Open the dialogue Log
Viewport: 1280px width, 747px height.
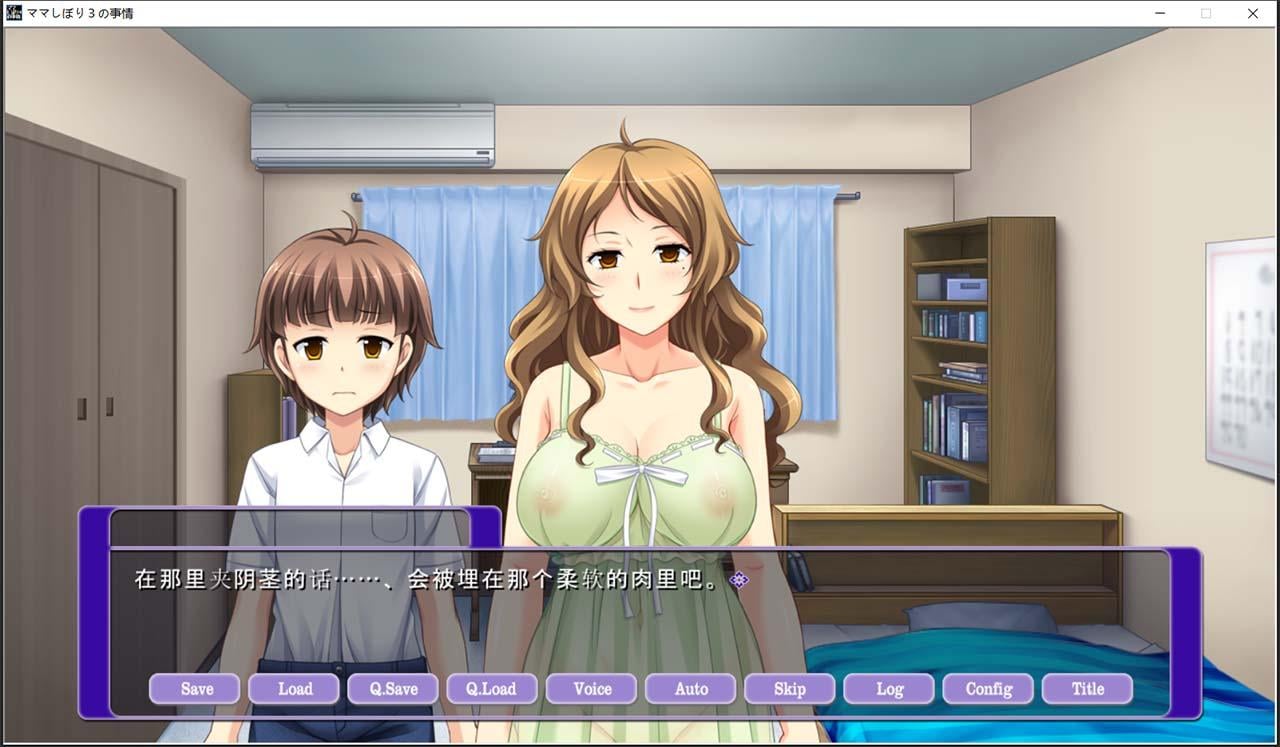click(x=889, y=689)
